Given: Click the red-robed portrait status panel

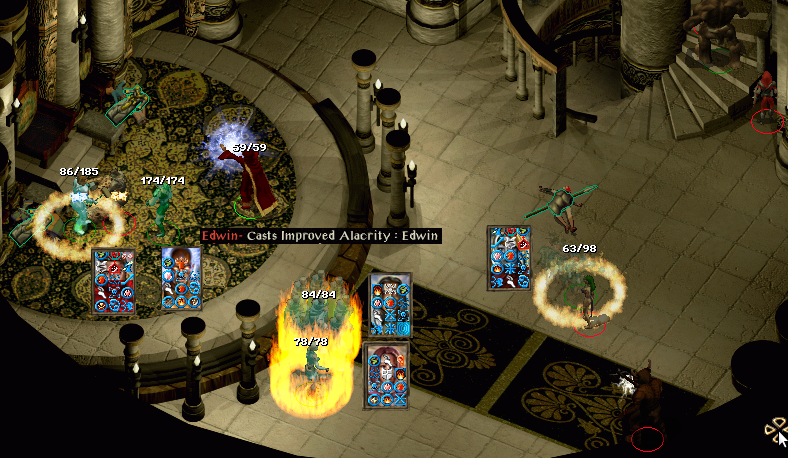Looking at the screenshot, I should pyautogui.click(x=112, y=283).
